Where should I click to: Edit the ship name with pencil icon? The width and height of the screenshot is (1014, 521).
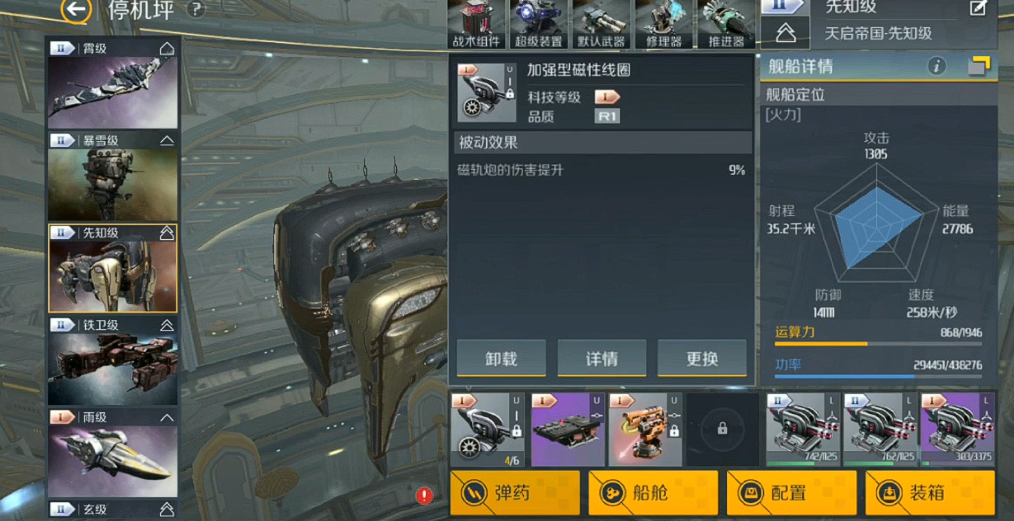[978, 8]
